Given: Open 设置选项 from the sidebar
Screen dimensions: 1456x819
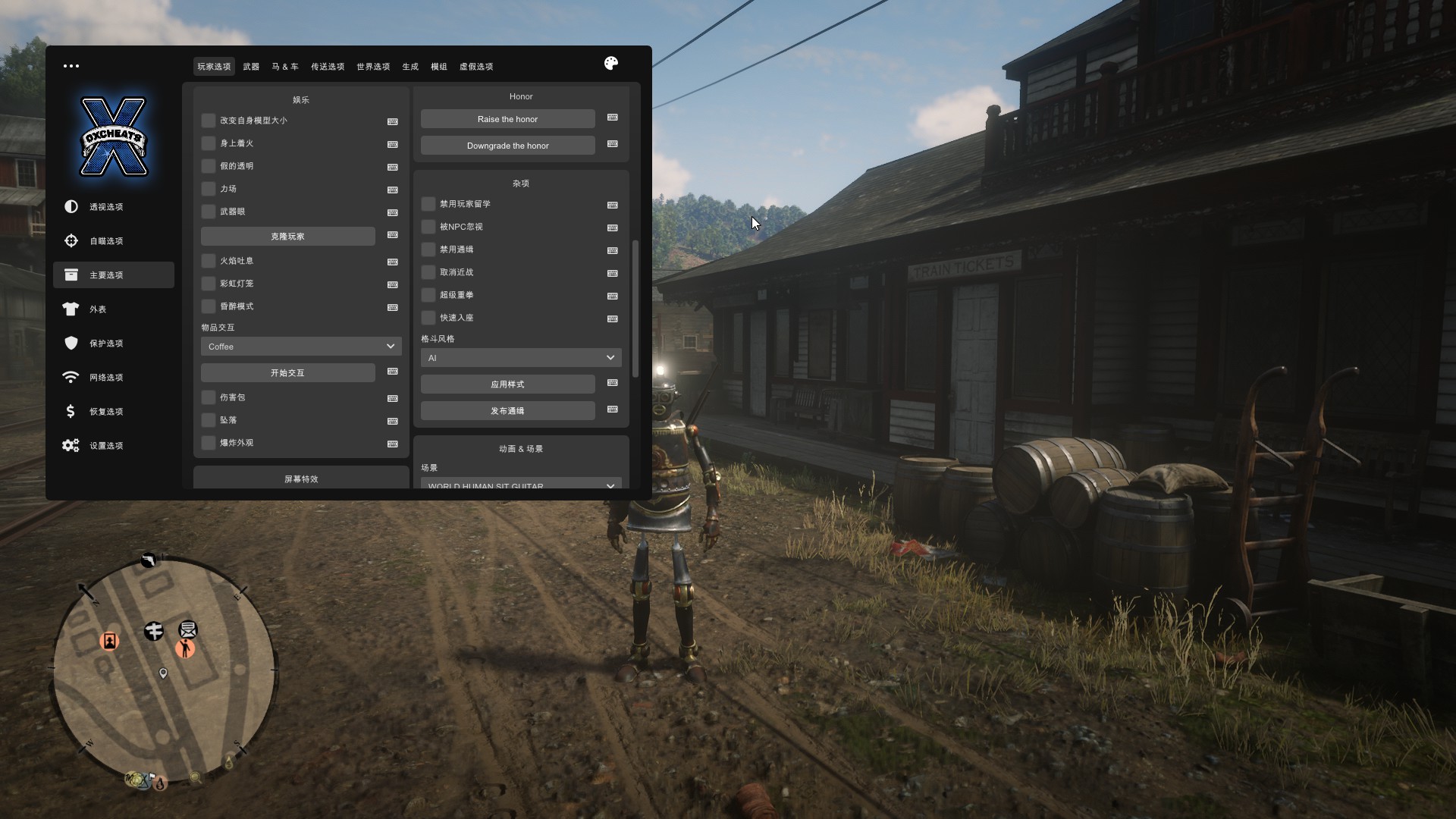Looking at the screenshot, I should tap(106, 446).
